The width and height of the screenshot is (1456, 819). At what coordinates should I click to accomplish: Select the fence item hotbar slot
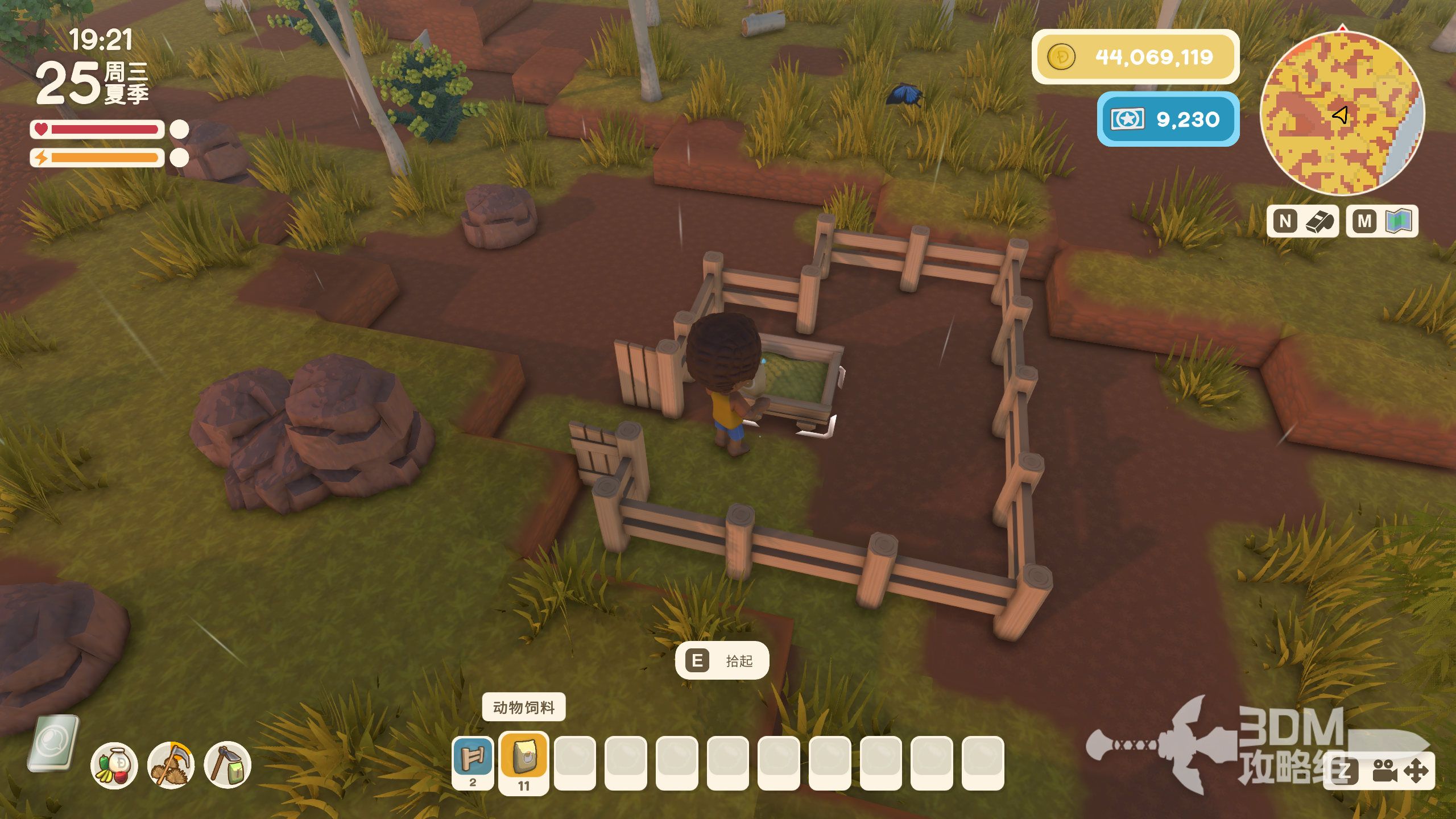pyautogui.click(x=473, y=759)
